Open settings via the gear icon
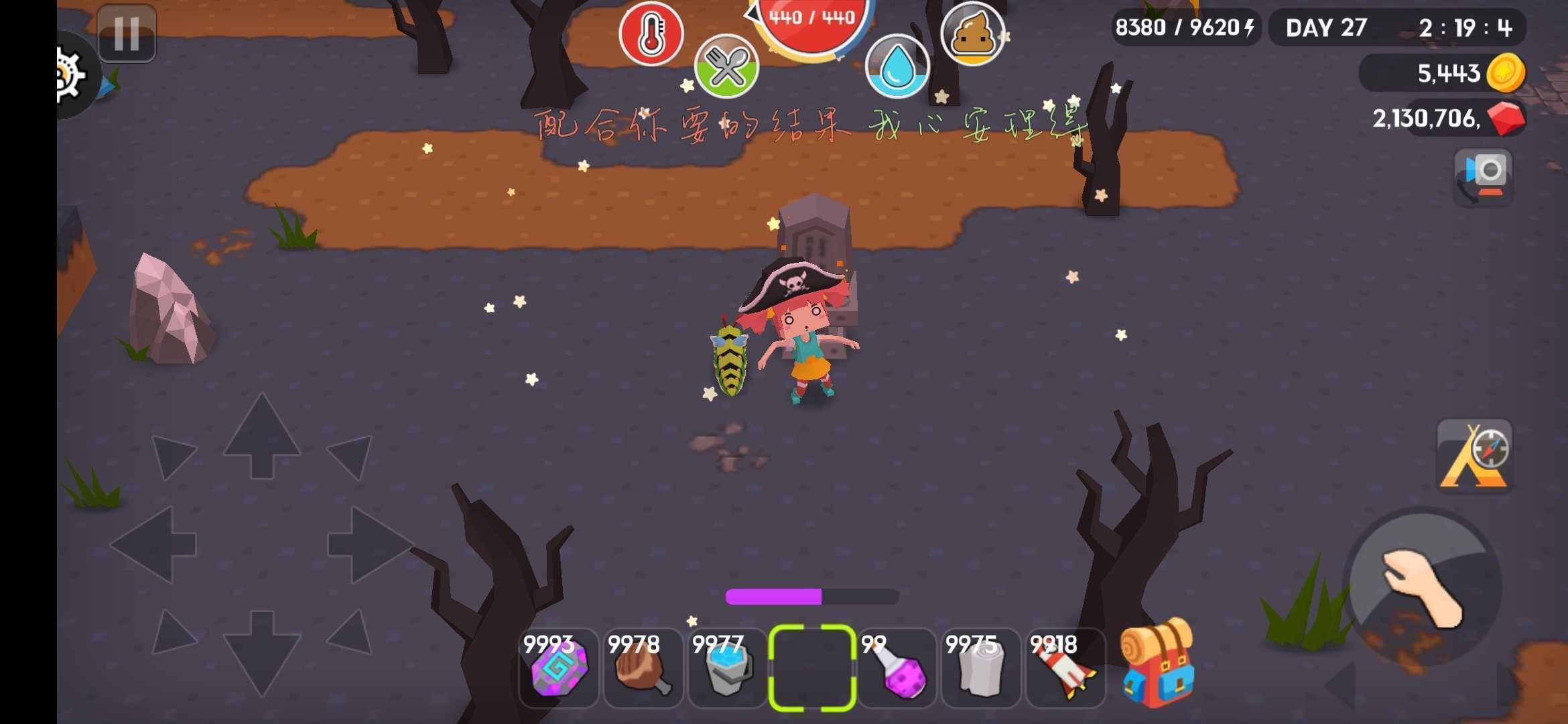The width and height of the screenshot is (1568, 724). [72, 75]
